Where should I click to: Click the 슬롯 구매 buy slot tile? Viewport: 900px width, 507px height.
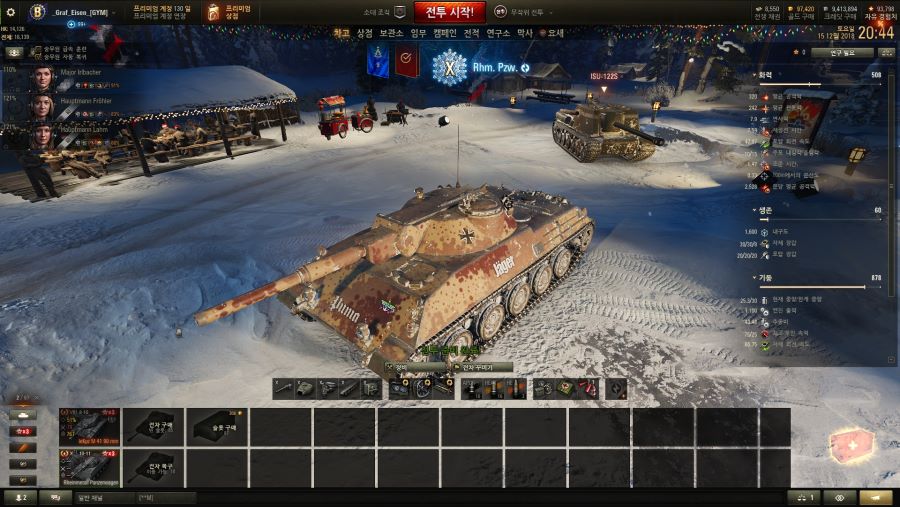[x=217, y=426]
